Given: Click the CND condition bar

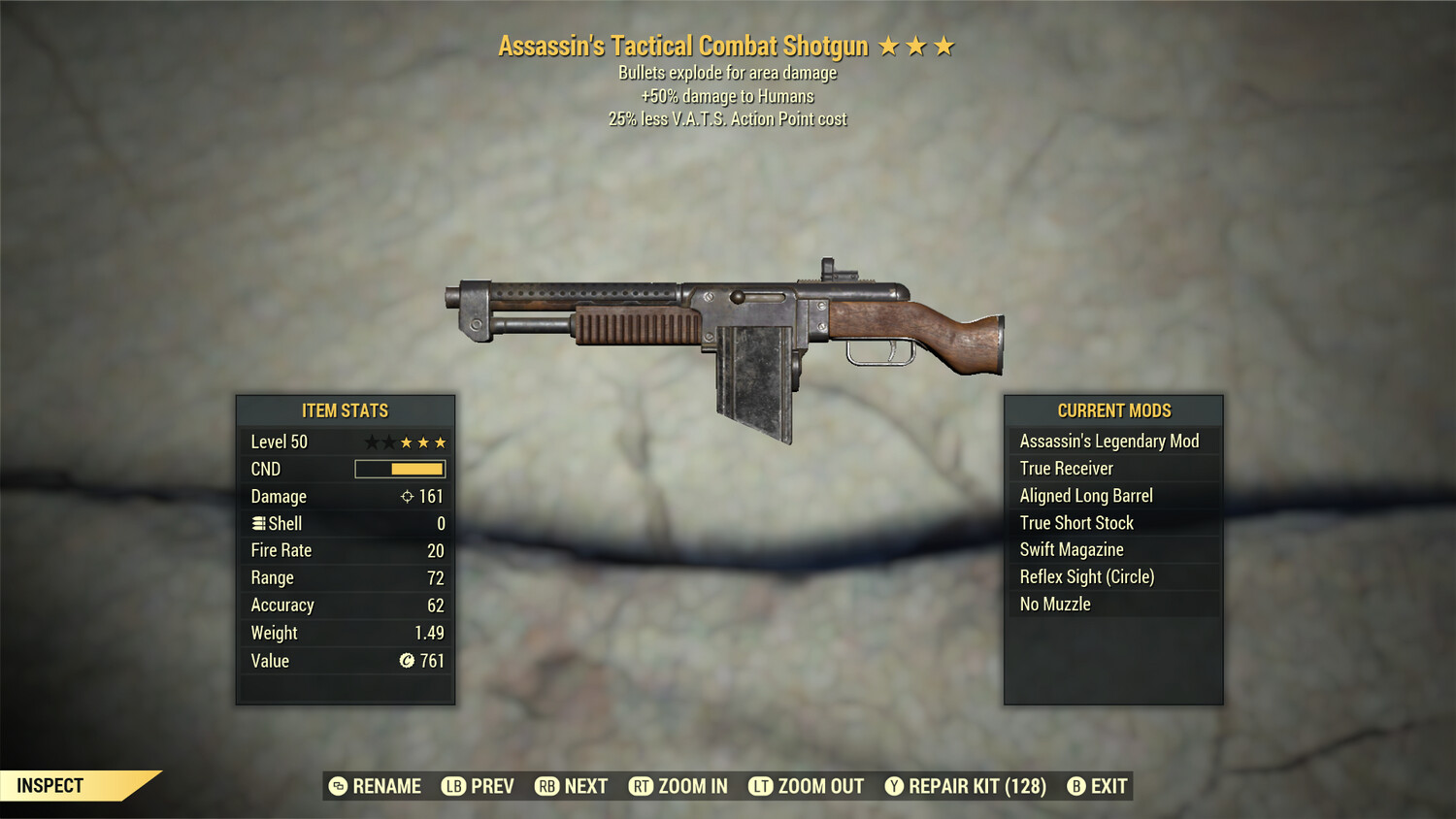Looking at the screenshot, I should 400,469.
